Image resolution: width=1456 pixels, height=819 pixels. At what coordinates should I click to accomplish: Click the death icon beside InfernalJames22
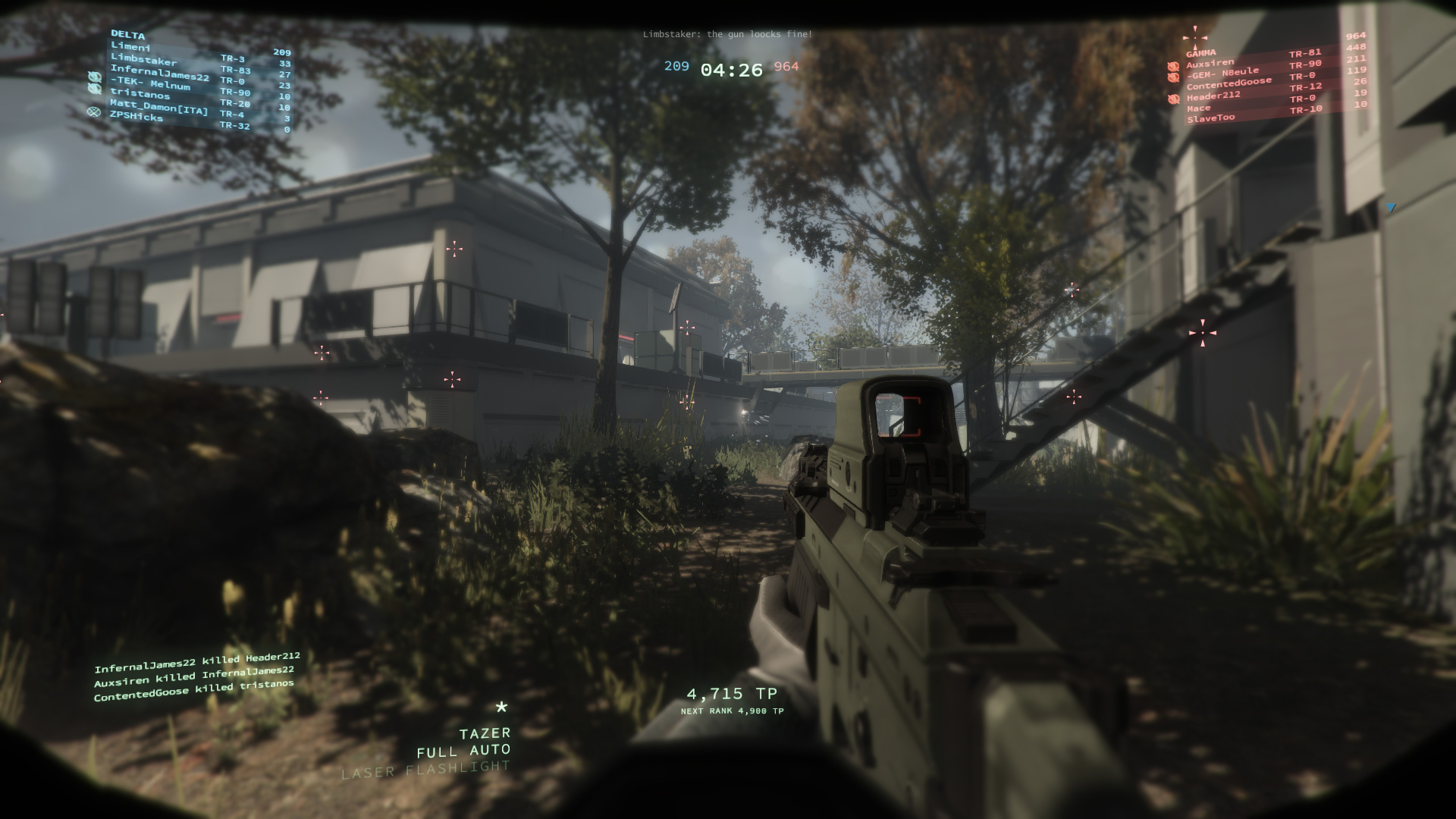(95, 77)
